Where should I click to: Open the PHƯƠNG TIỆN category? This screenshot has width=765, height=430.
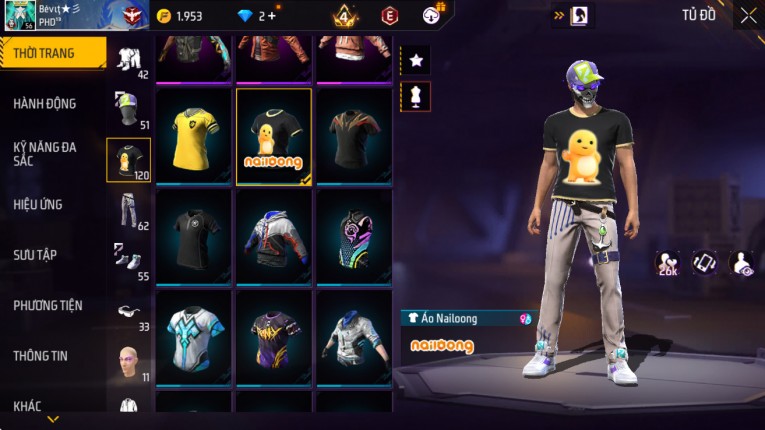coord(48,305)
